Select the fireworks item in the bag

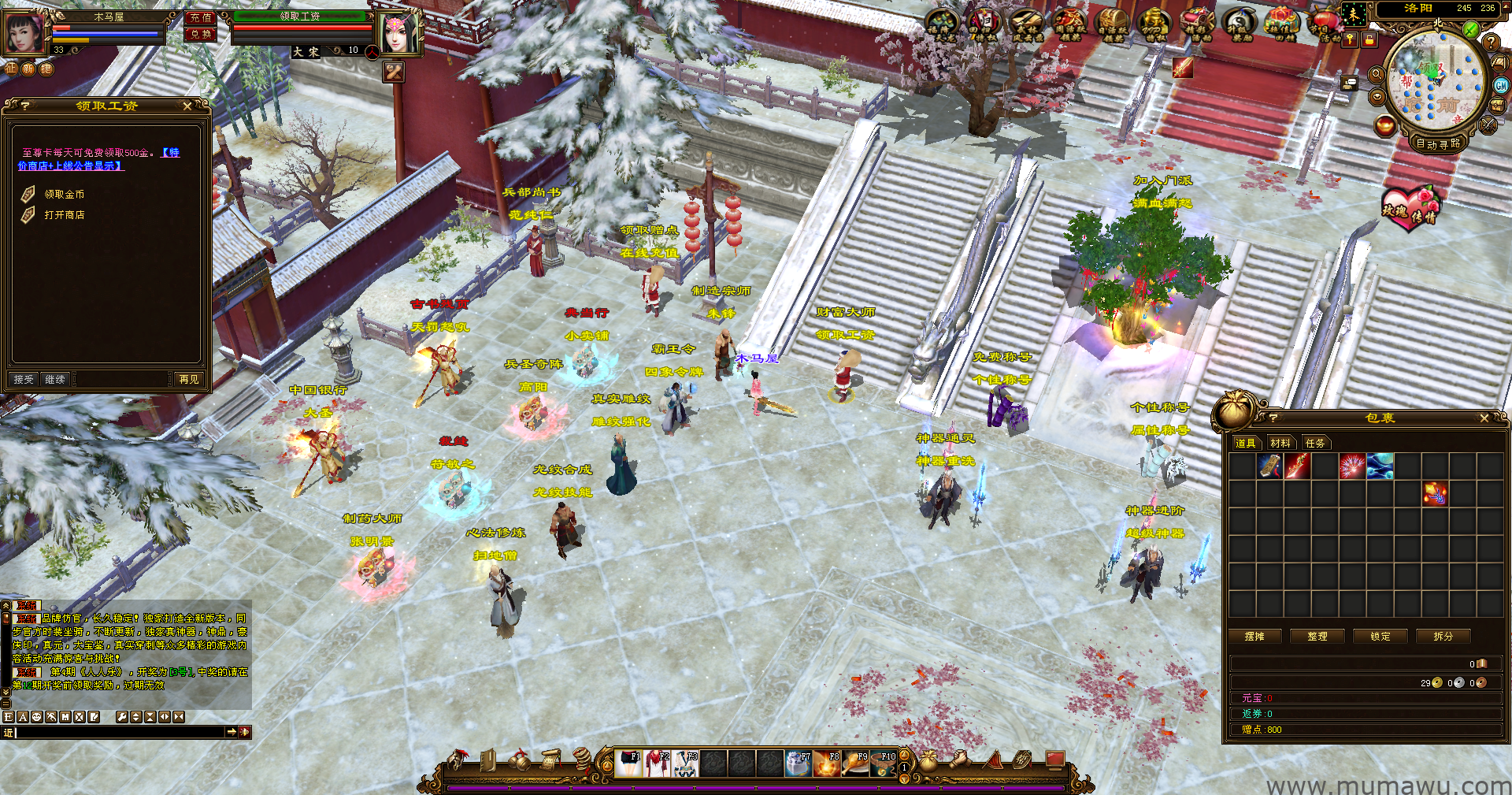[x=1352, y=466]
